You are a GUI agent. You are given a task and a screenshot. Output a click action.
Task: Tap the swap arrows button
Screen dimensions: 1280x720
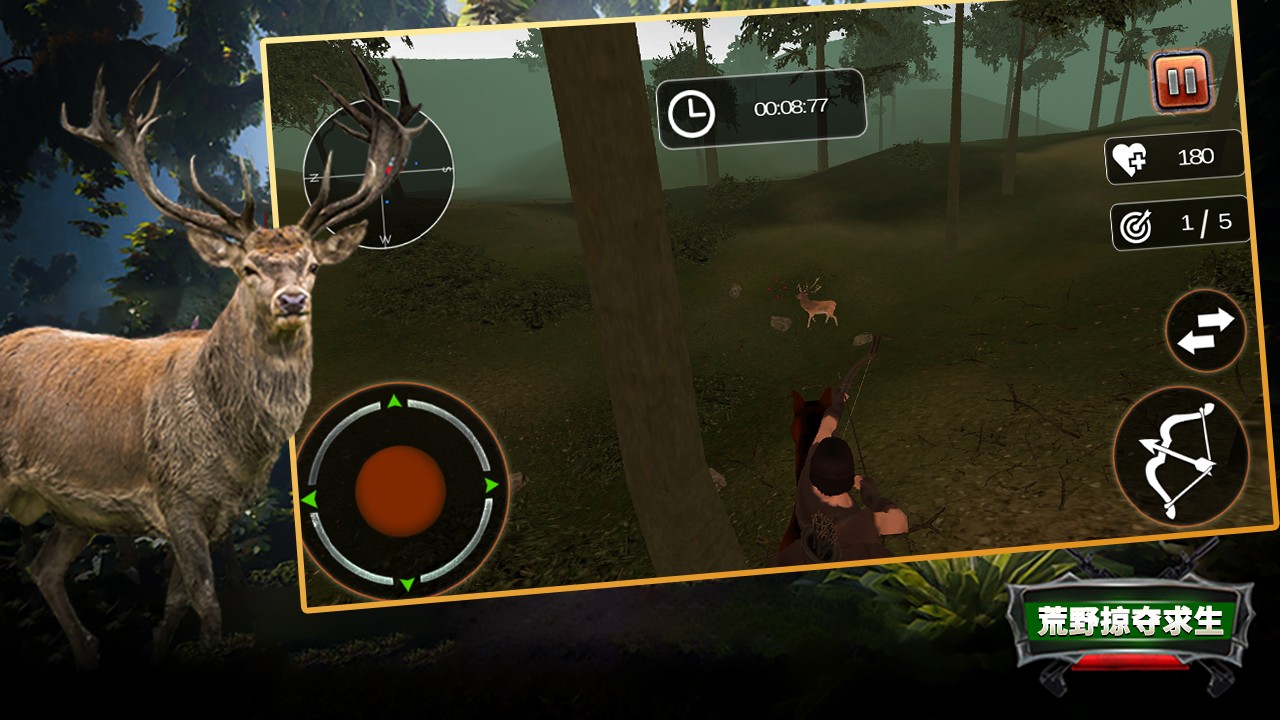tap(1205, 331)
